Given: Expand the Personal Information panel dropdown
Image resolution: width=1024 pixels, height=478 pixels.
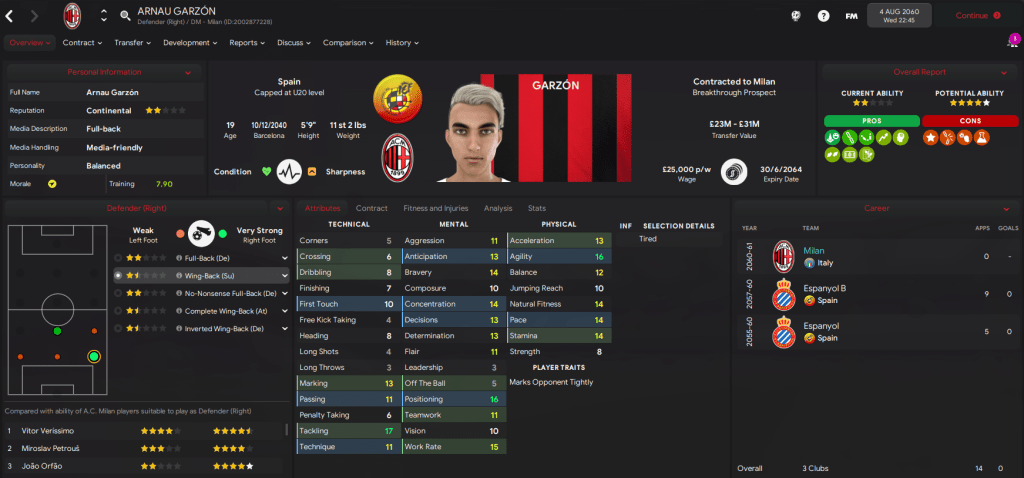Looking at the screenshot, I should coord(188,72).
